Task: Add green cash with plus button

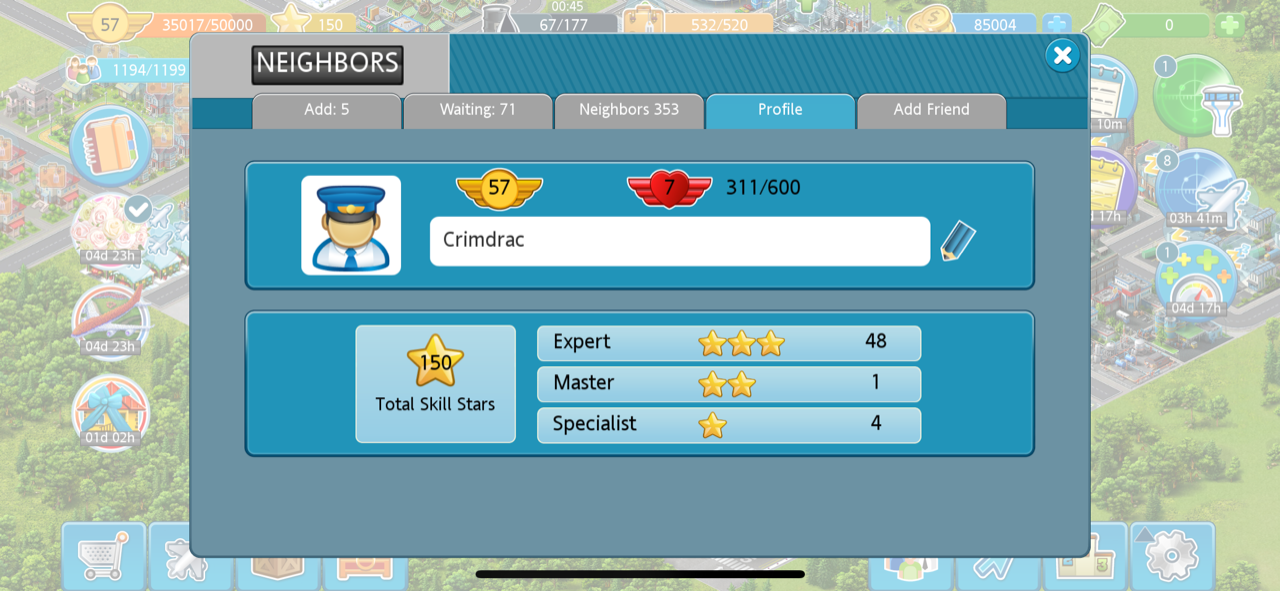Action: click(x=1230, y=25)
